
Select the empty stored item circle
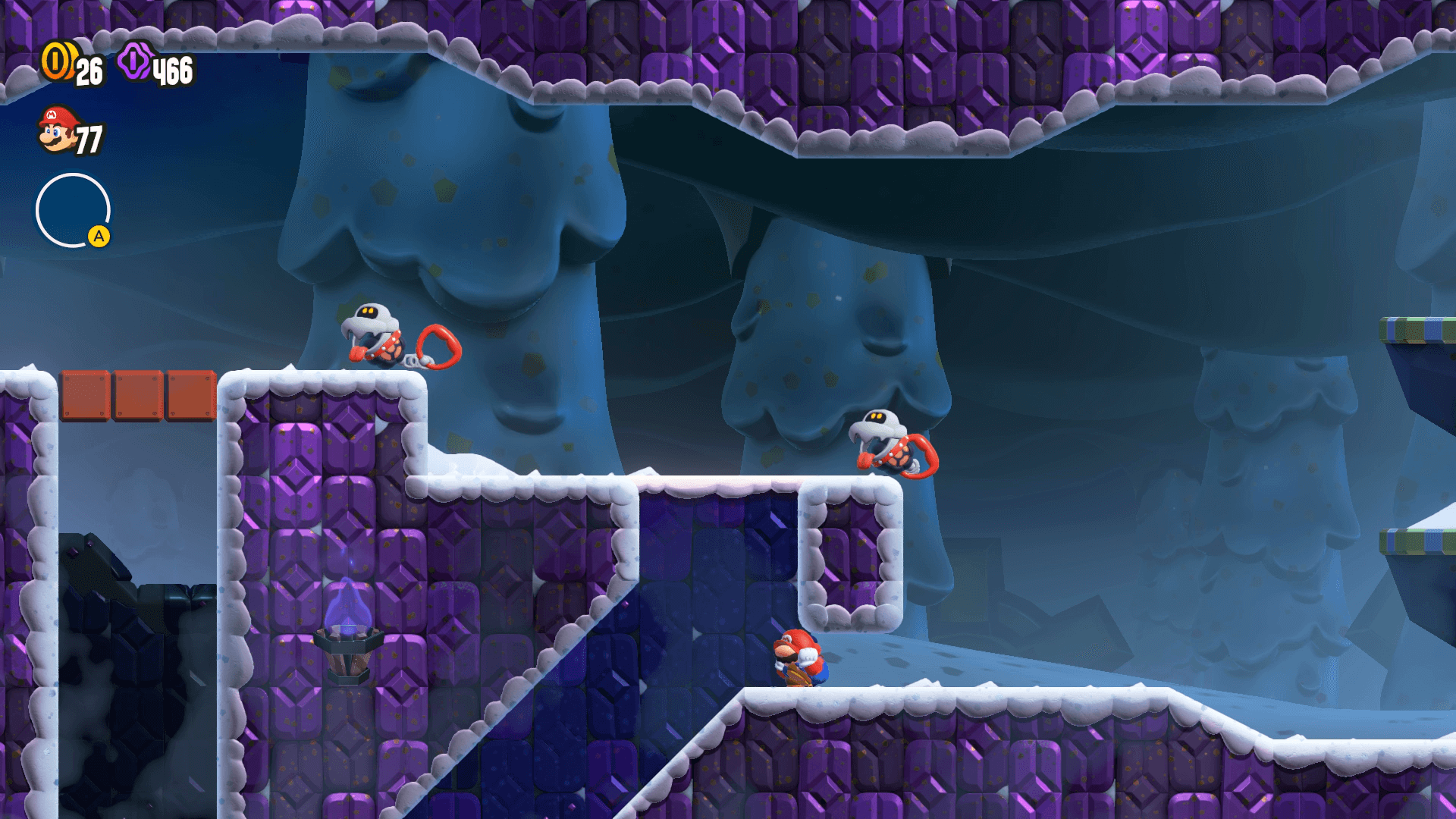click(73, 210)
